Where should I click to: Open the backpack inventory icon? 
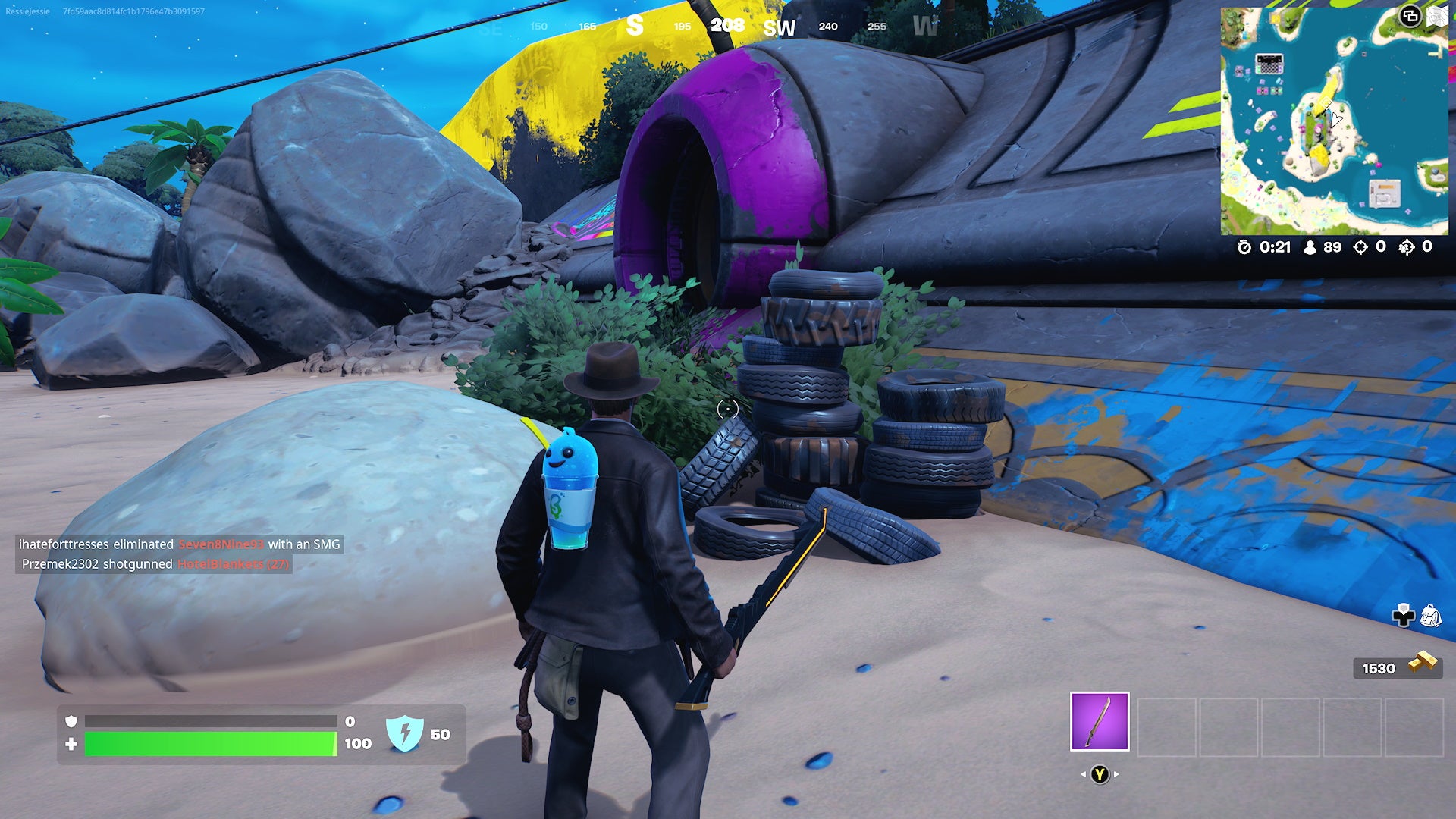click(x=1430, y=614)
